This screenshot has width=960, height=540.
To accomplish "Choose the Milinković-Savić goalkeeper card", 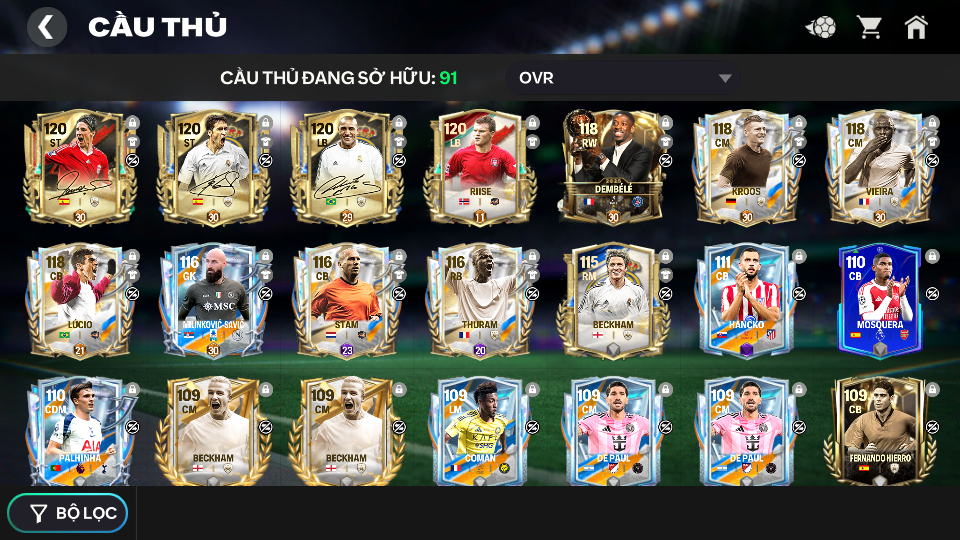I will (213, 300).
